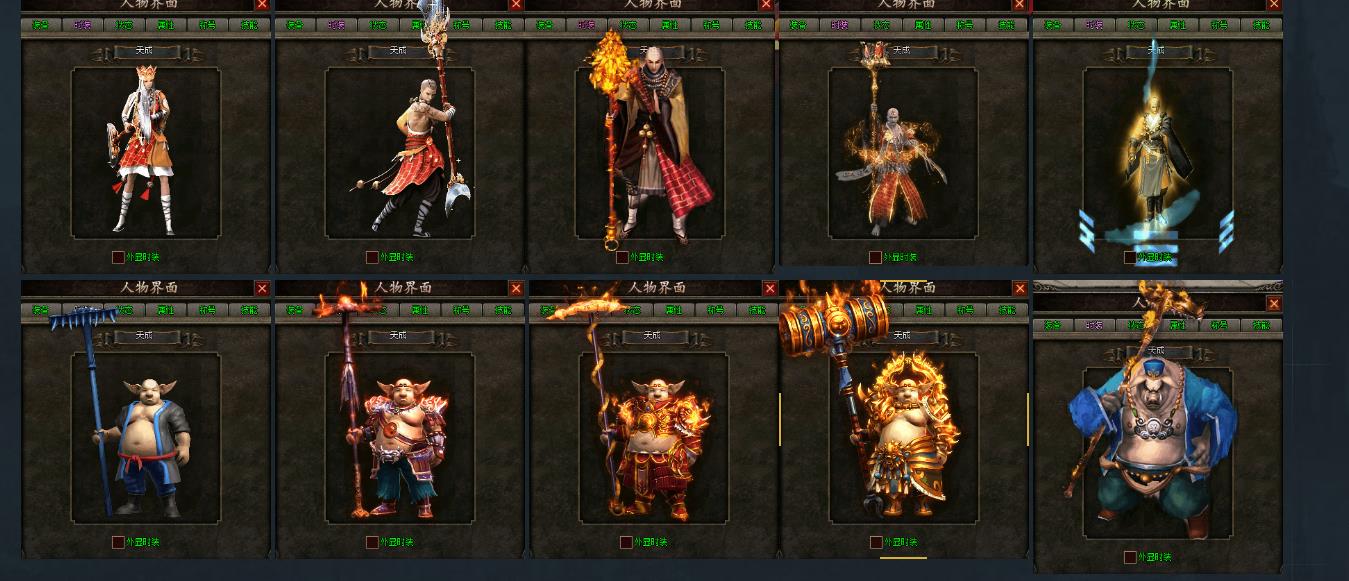Check 外显时装 under the giant-hammer pig
Viewport: 1349px width, 581px height.
point(876,542)
